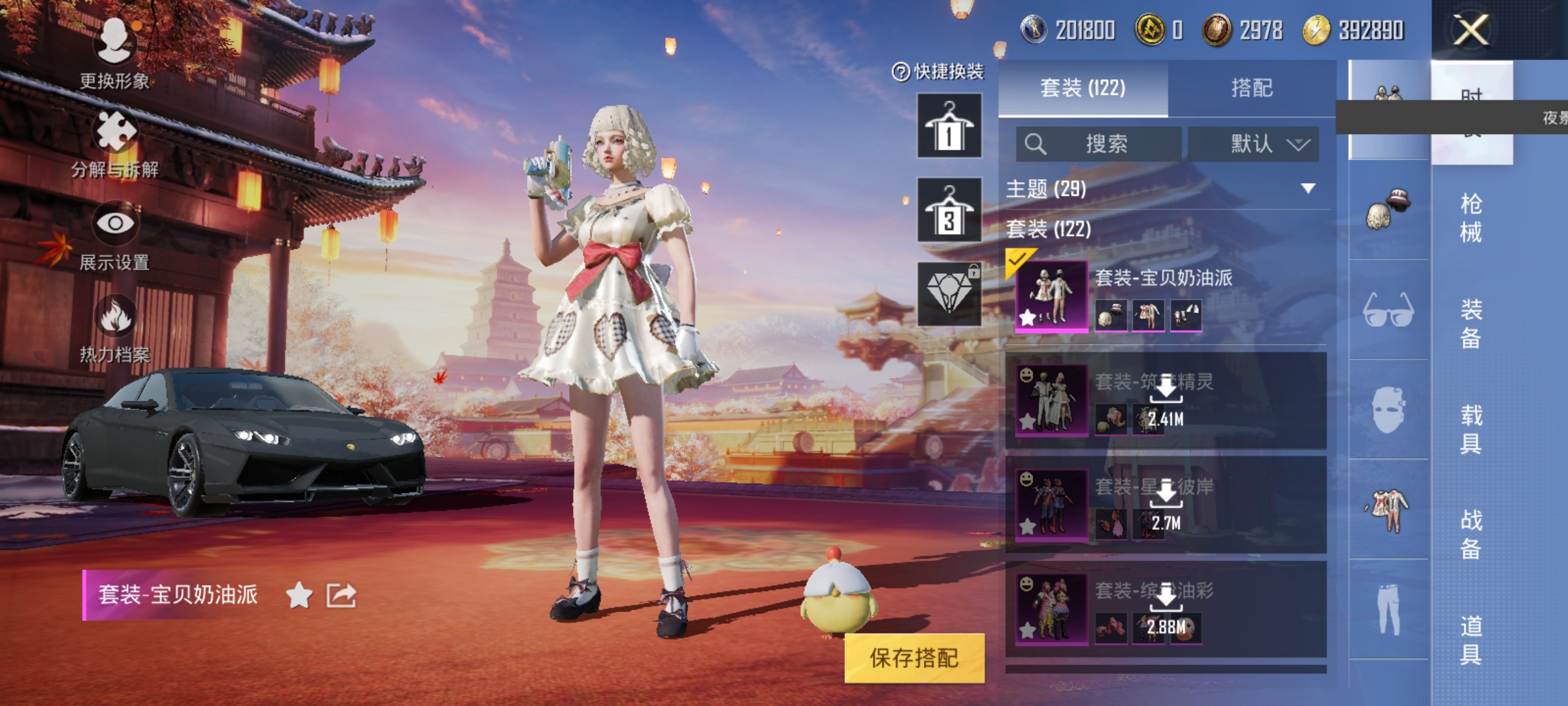Click the locked diamond preset slot
Viewport: 1568px width, 706px height.
[949, 294]
